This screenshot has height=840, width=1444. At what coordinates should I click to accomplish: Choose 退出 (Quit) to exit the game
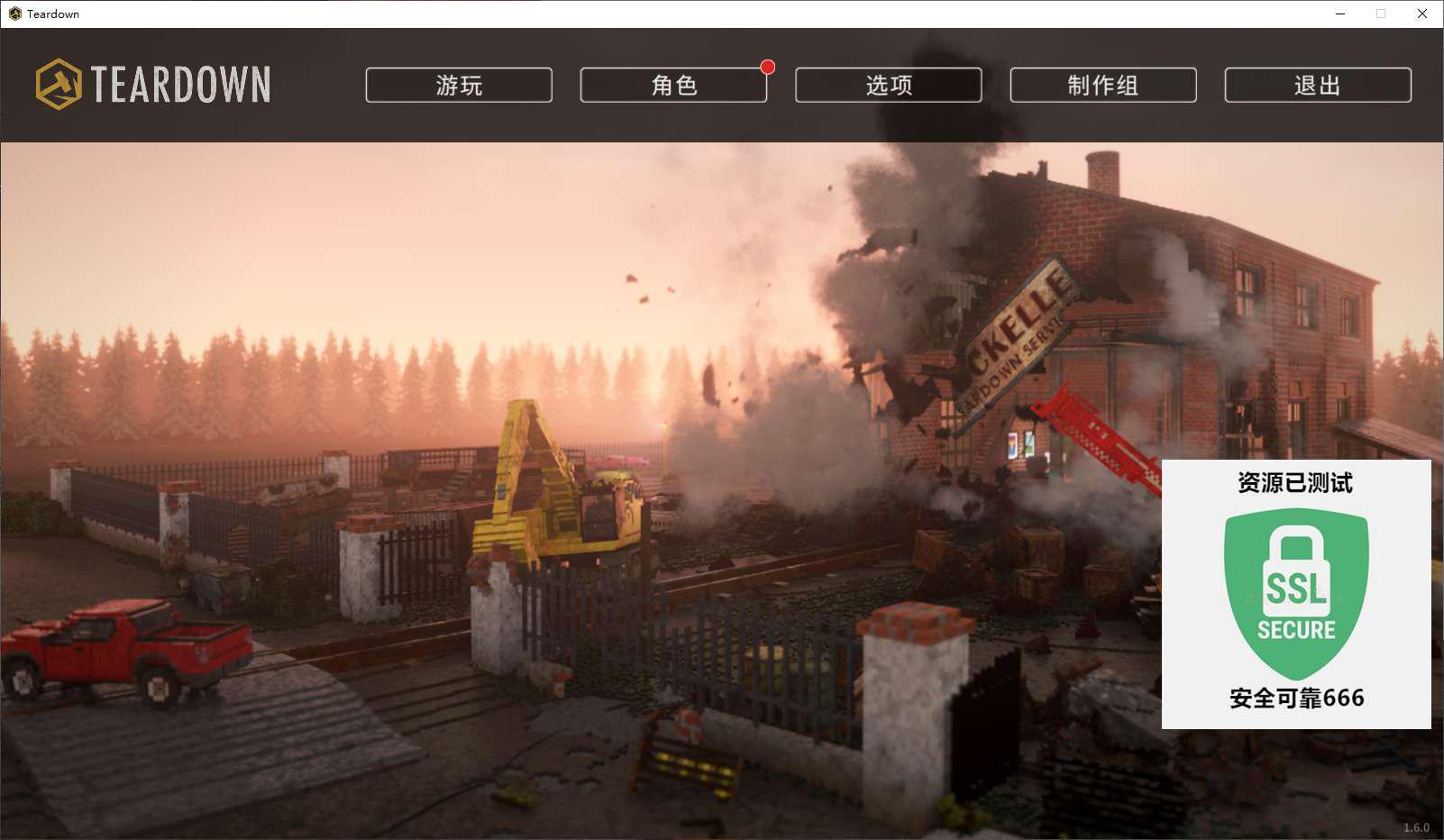click(1317, 85)
